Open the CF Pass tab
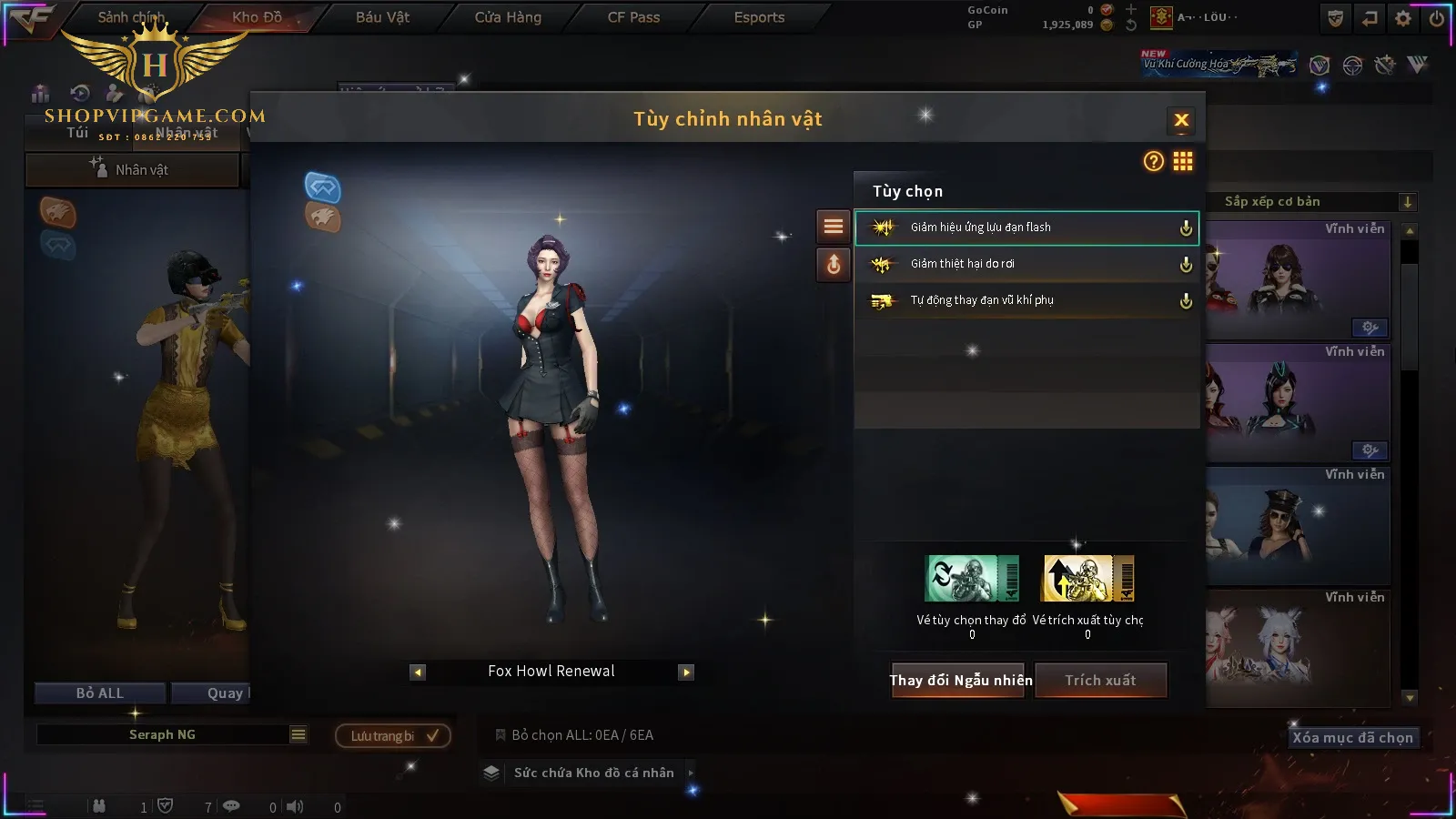1456x819 pixels. point(633,17)
